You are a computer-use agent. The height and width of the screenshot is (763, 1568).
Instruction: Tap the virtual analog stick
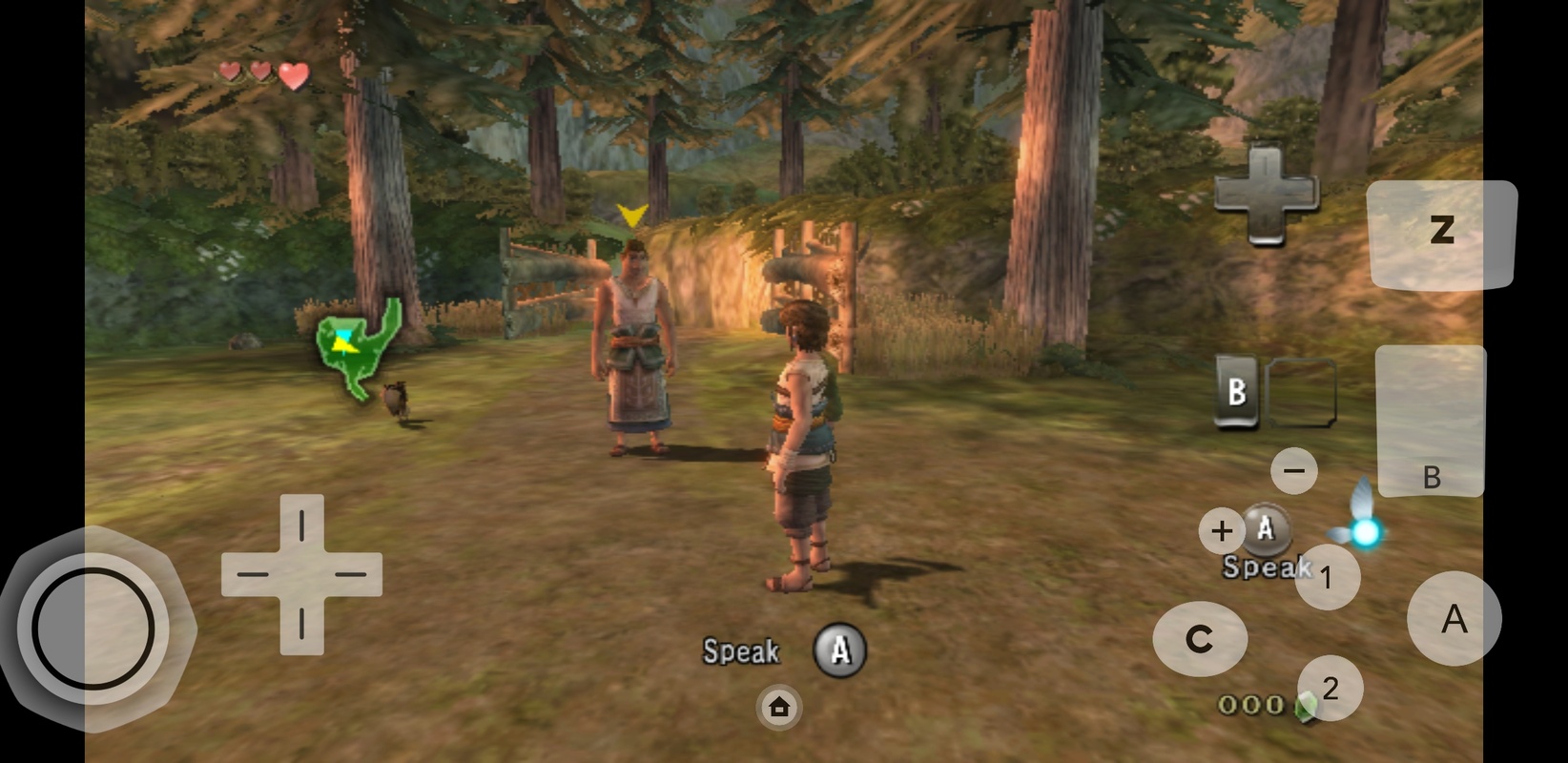93,629
